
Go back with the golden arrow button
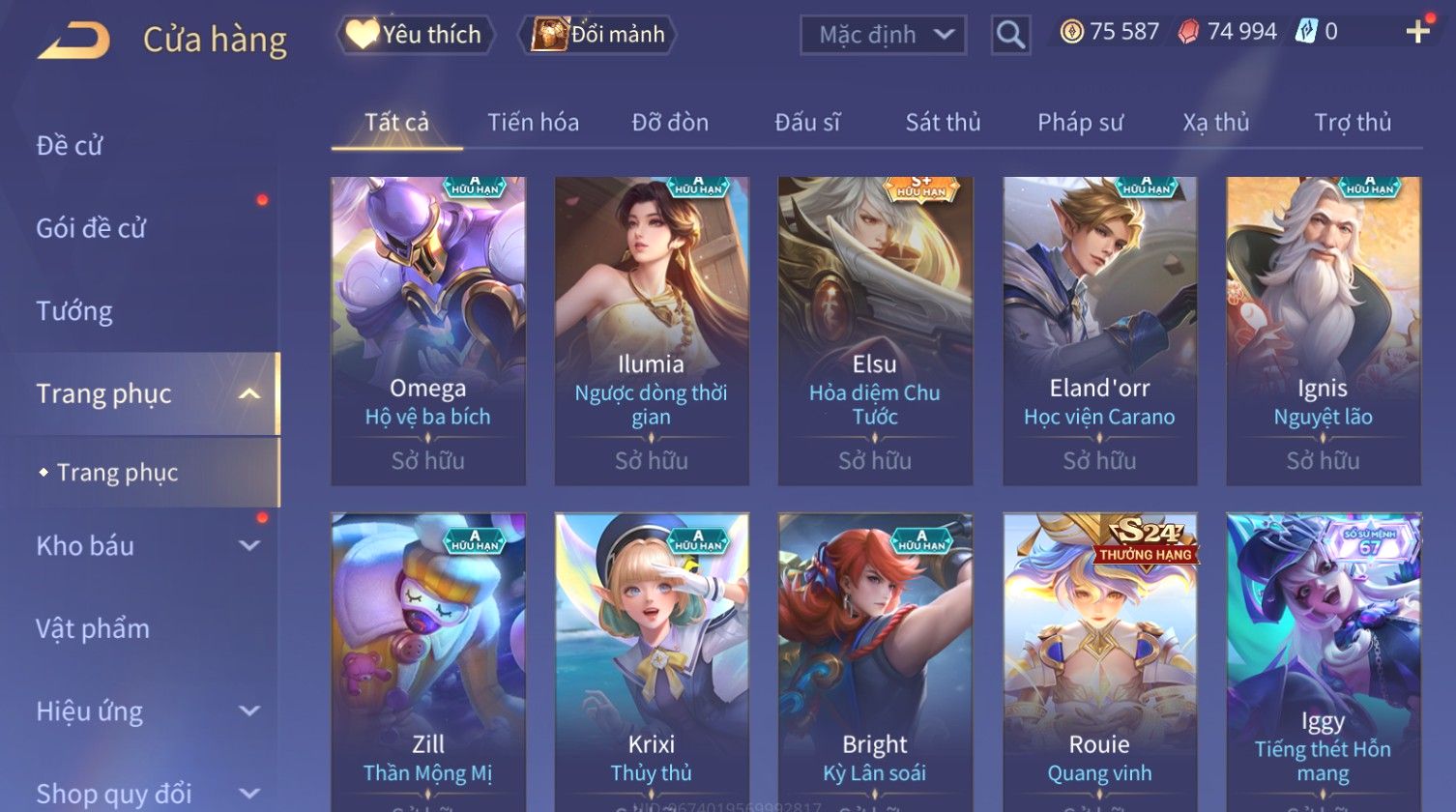(73, 41)
